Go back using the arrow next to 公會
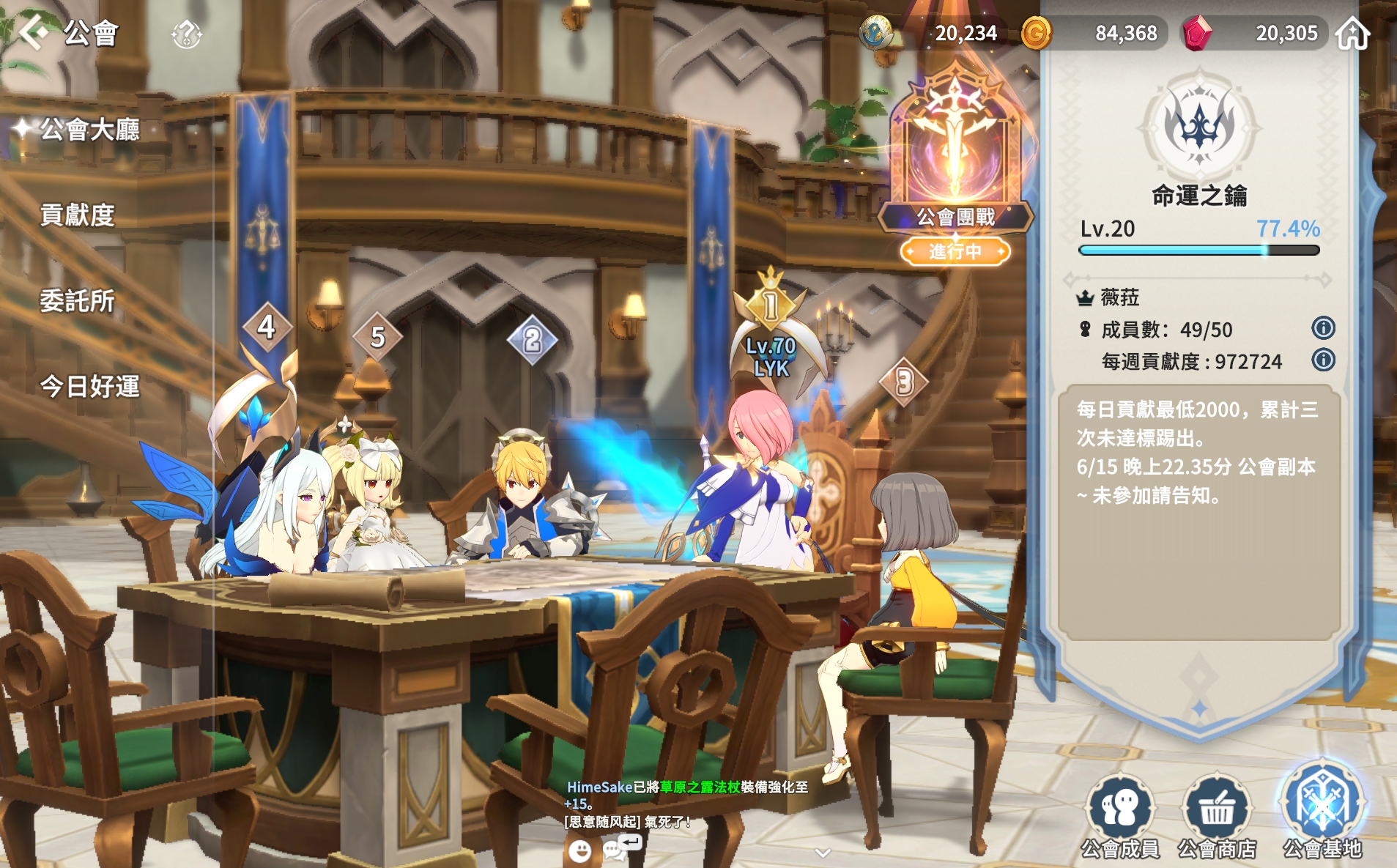 point(33,32)
